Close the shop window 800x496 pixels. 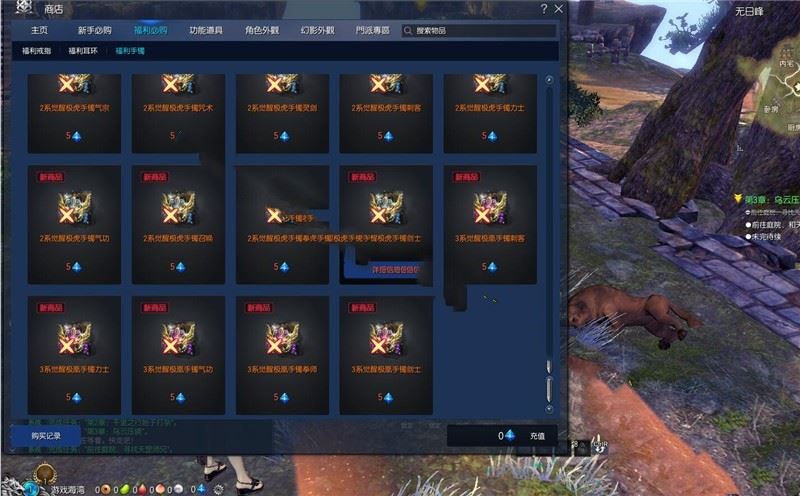pyautogui.click(x=557, y=9)
